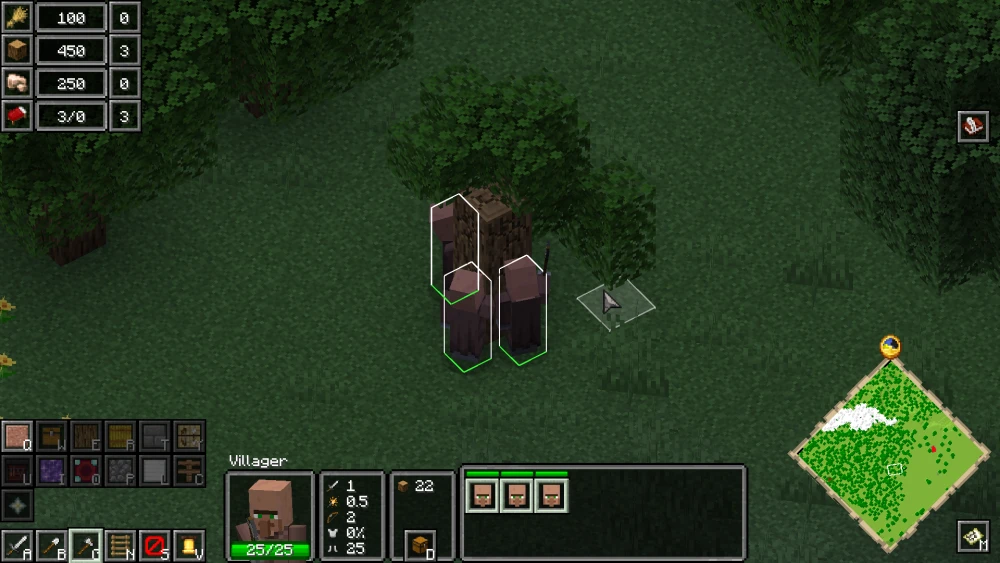Hit the red stop command

(154, 546)
